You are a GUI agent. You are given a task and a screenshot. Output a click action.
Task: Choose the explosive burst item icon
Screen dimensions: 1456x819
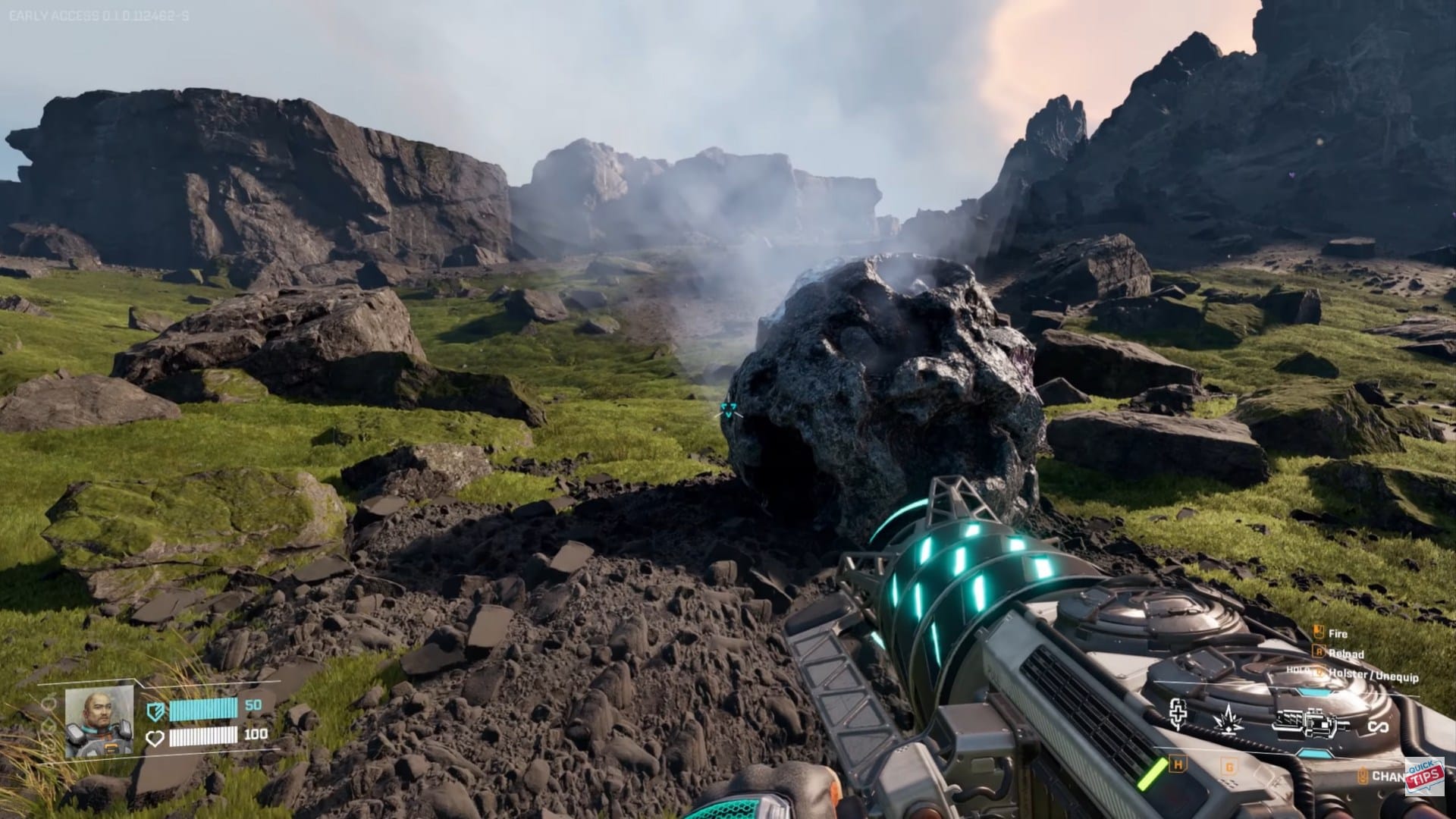[x=1228, y=718]
